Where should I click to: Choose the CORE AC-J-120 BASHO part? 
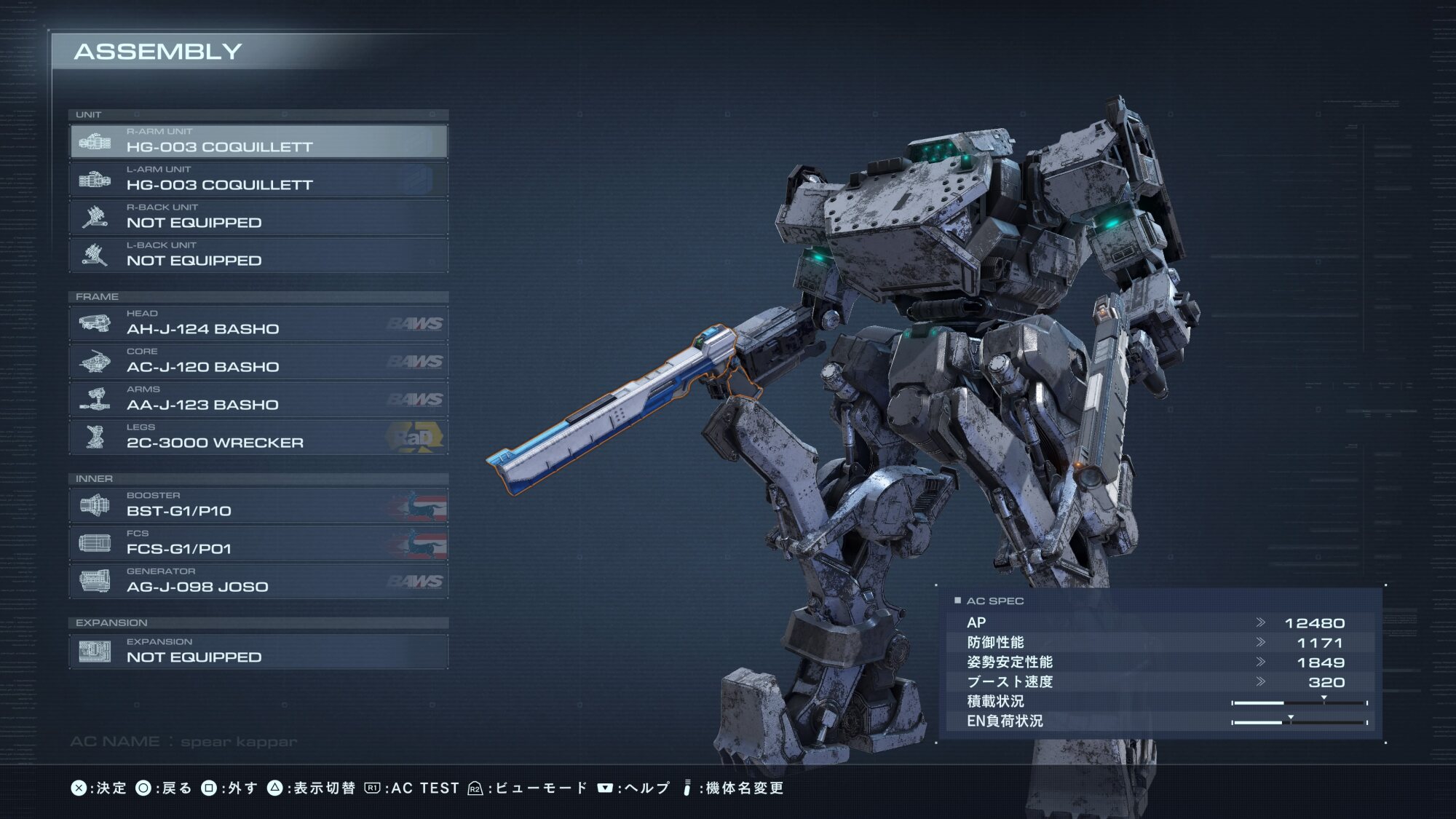click(258, 361)
